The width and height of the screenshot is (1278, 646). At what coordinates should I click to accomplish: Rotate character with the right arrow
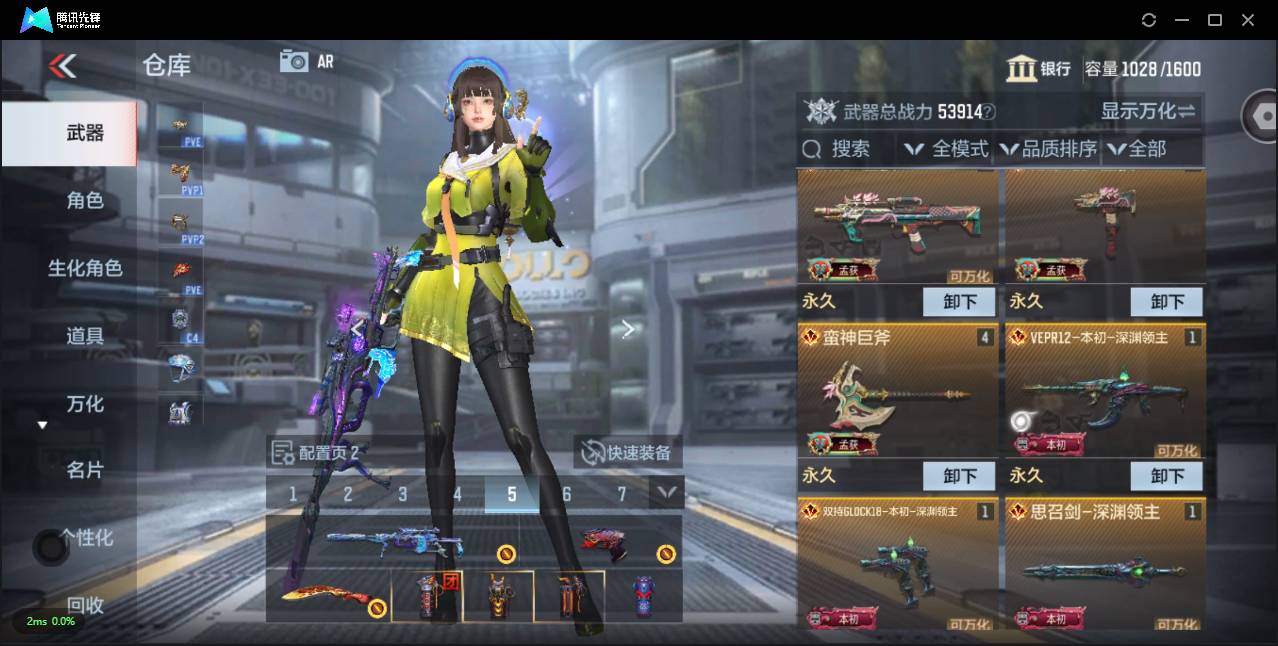(x=627, y=329)
